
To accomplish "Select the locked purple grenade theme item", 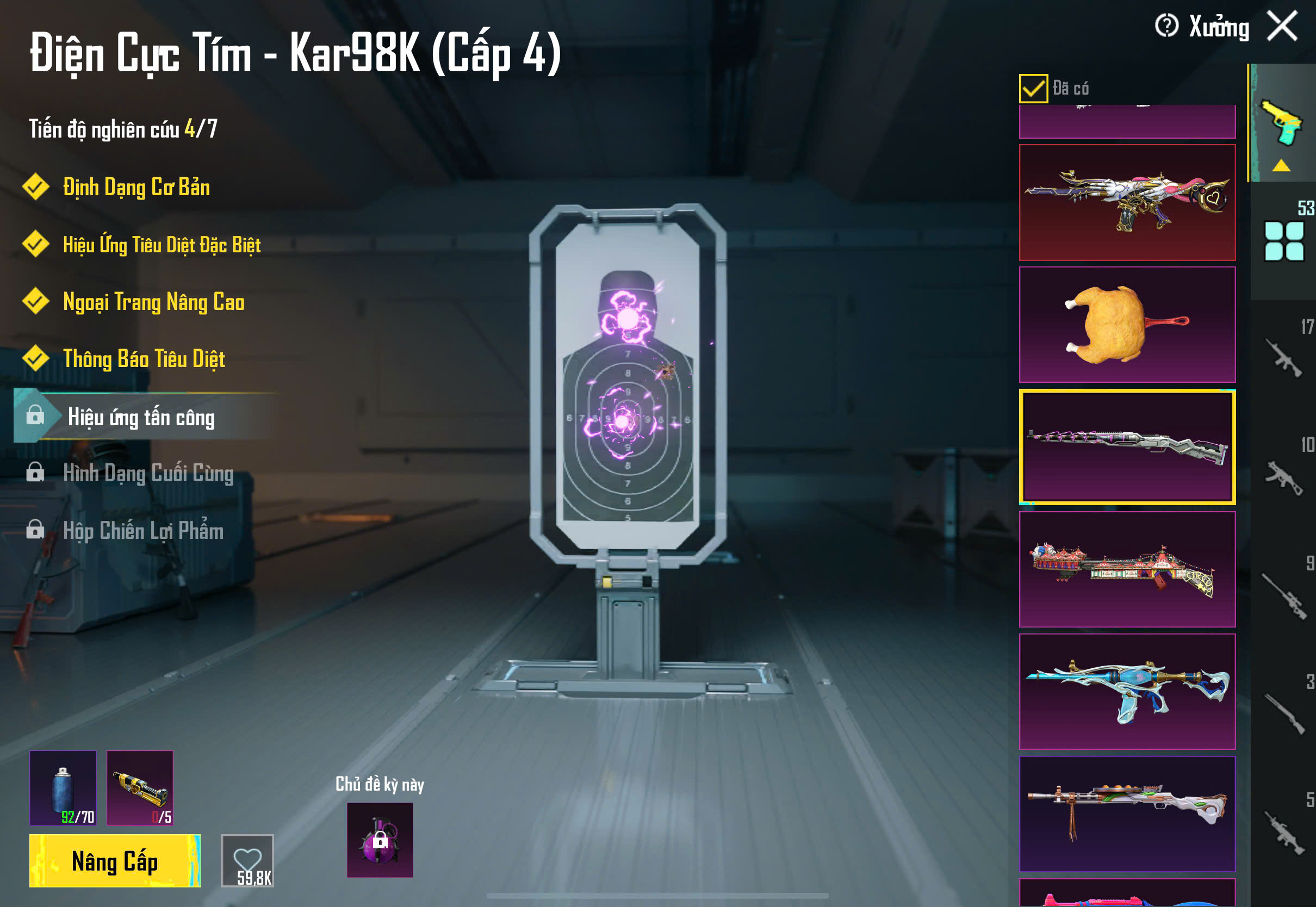I will 380,840.
